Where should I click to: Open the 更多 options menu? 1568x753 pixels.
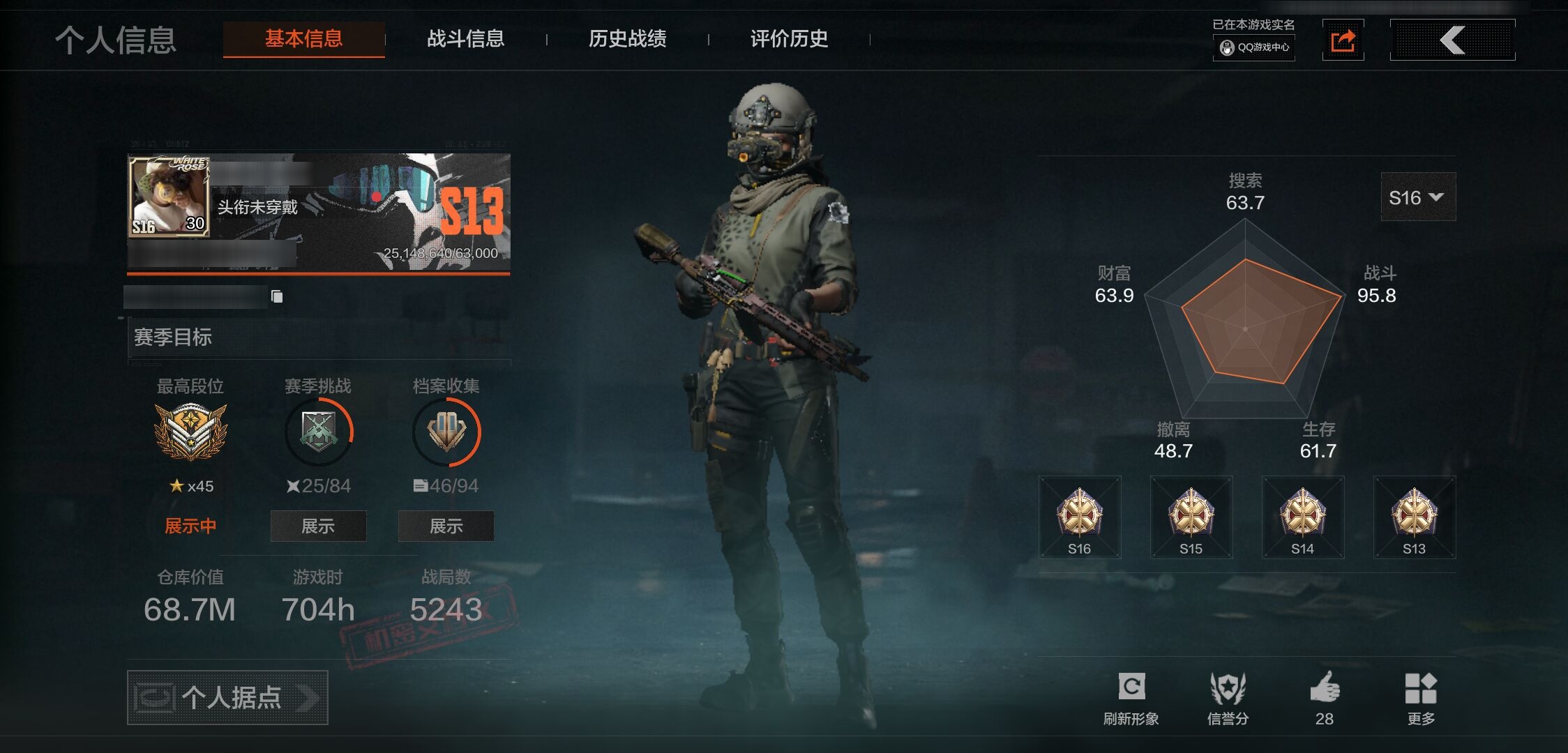point(1421,698)
